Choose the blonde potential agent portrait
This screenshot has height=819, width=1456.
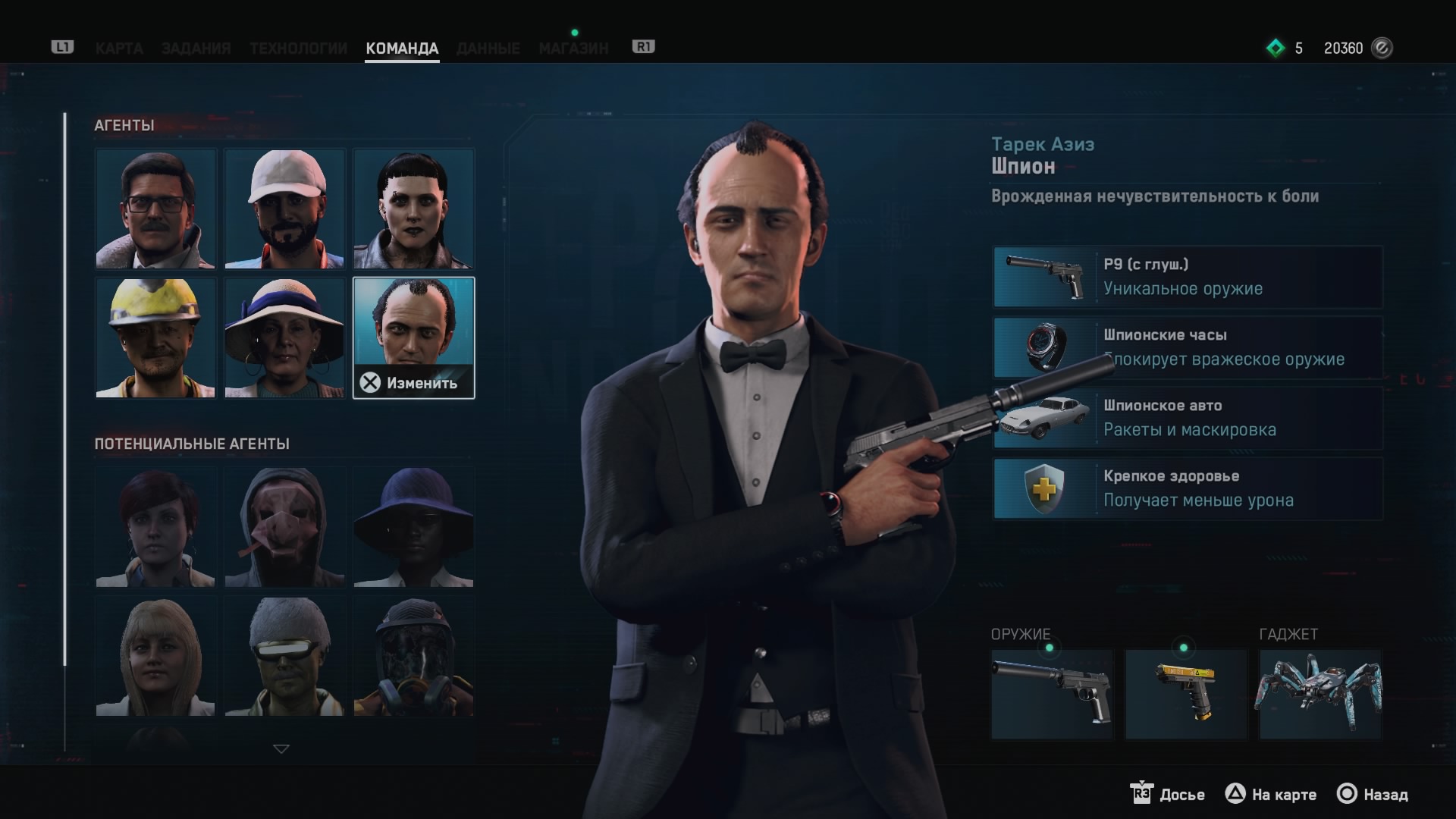[155, 657]
